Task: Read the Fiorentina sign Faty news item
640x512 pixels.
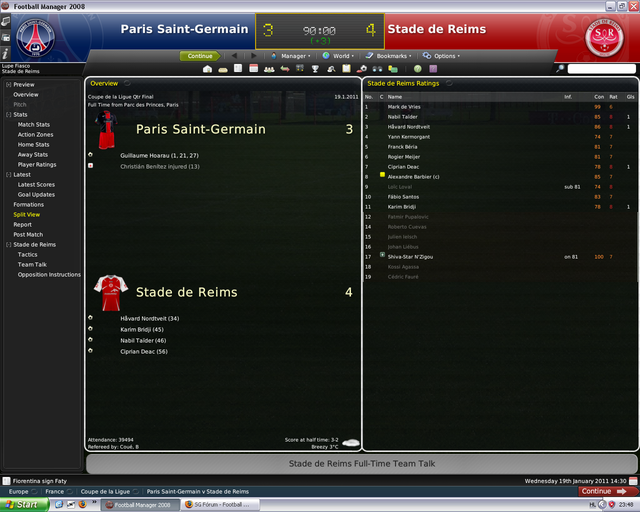Action: click(47, 481)
